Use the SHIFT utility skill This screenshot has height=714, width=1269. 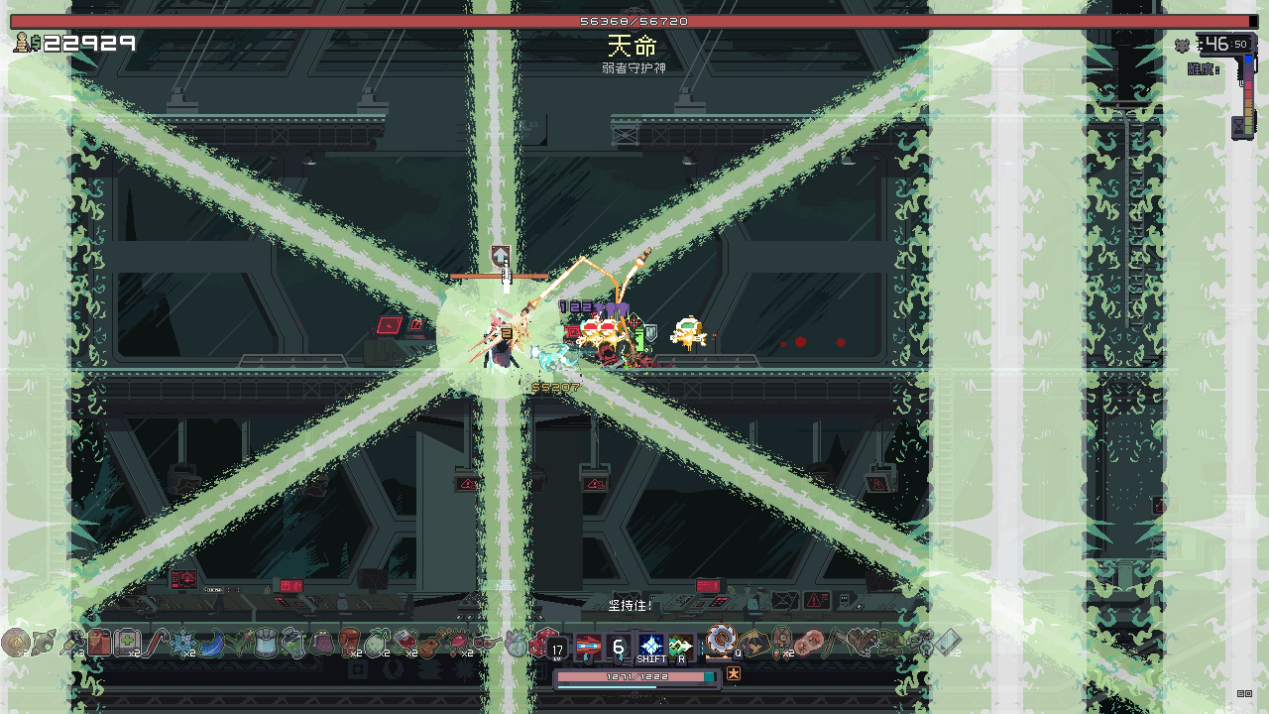click(x=651, y=646)
